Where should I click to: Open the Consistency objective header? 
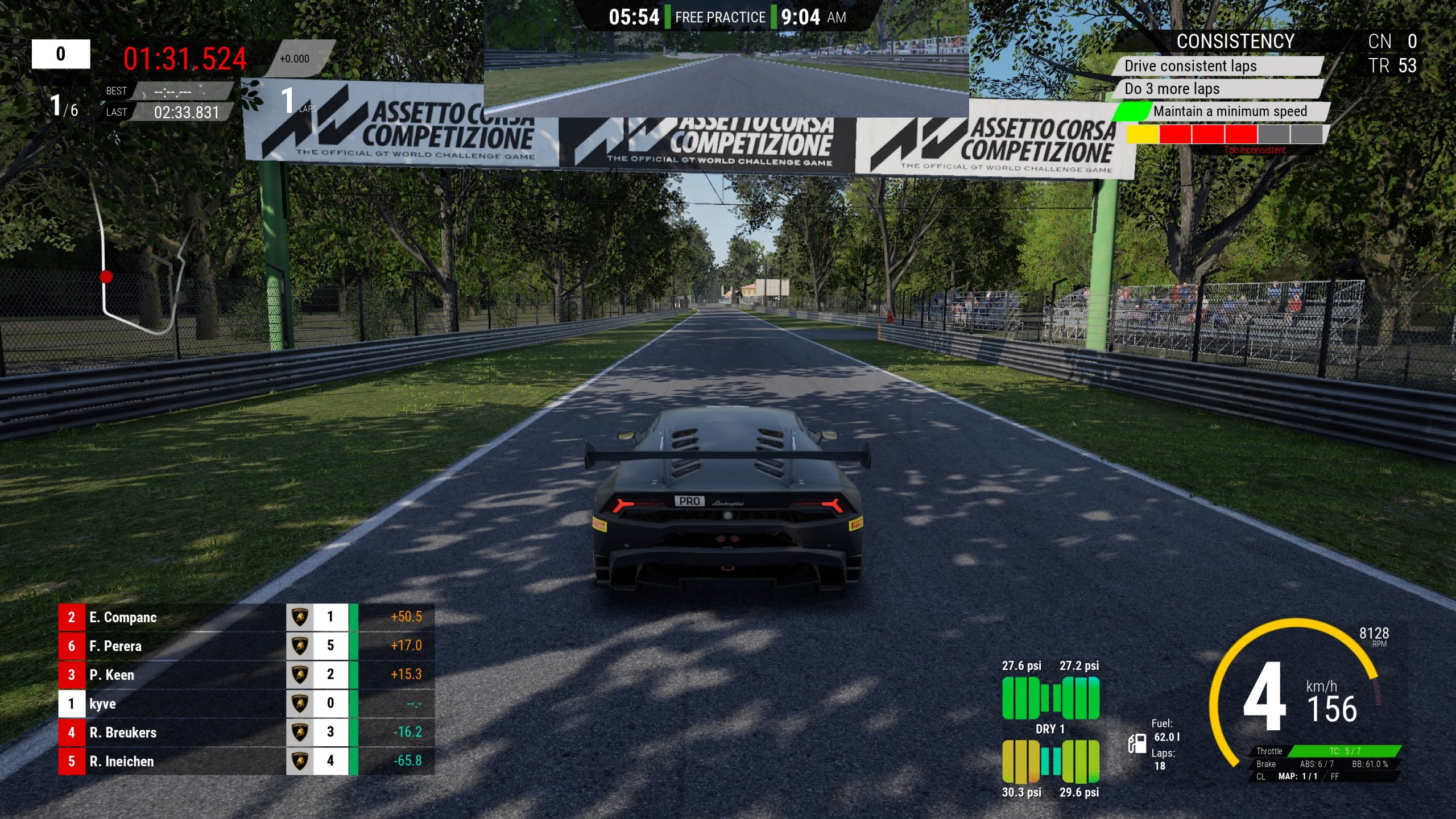(1235, 42)
